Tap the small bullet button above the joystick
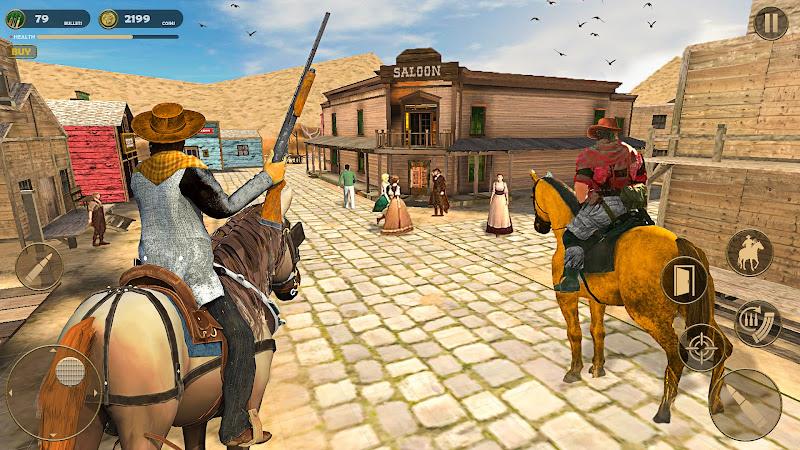 [39, 267]
